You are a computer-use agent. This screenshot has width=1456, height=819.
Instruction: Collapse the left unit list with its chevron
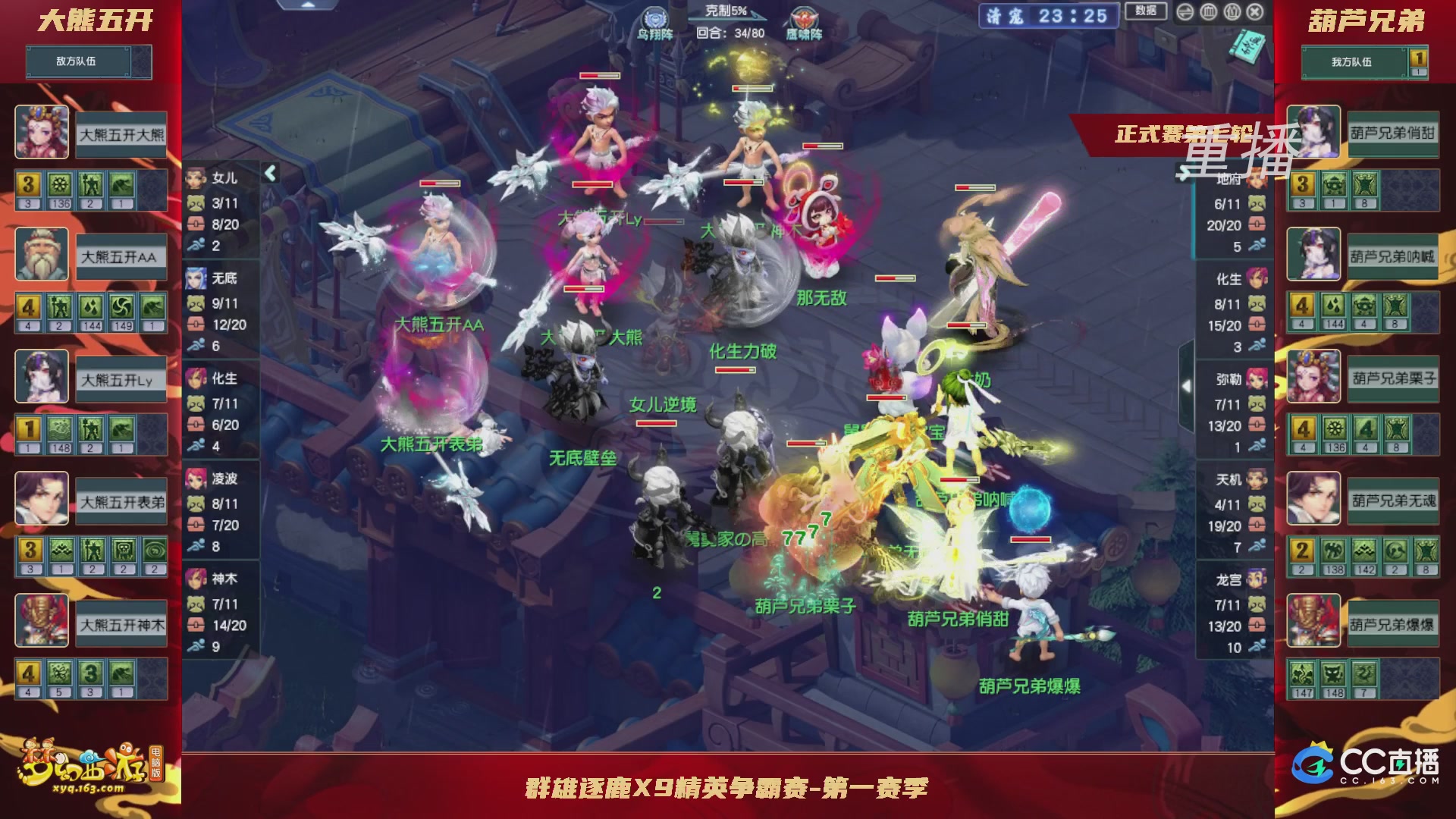[269, 173]
